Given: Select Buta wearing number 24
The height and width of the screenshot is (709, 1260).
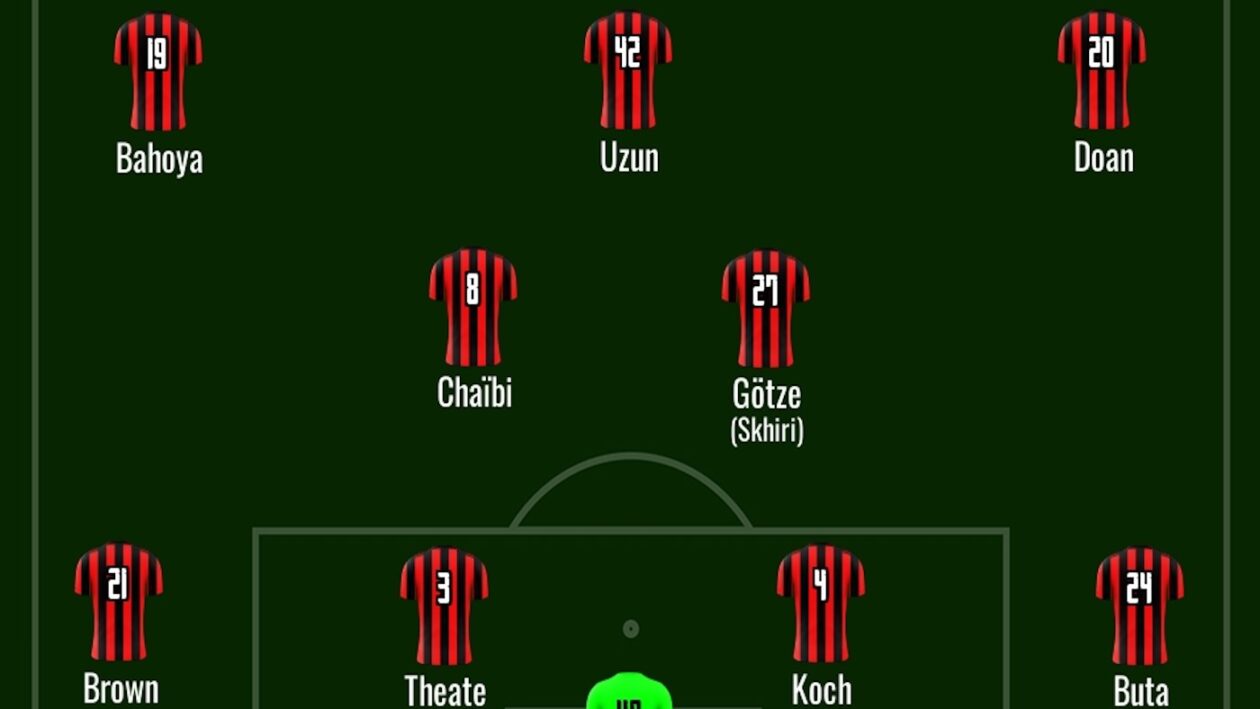Looking at the screenshot, I should tap(1139, 605).
